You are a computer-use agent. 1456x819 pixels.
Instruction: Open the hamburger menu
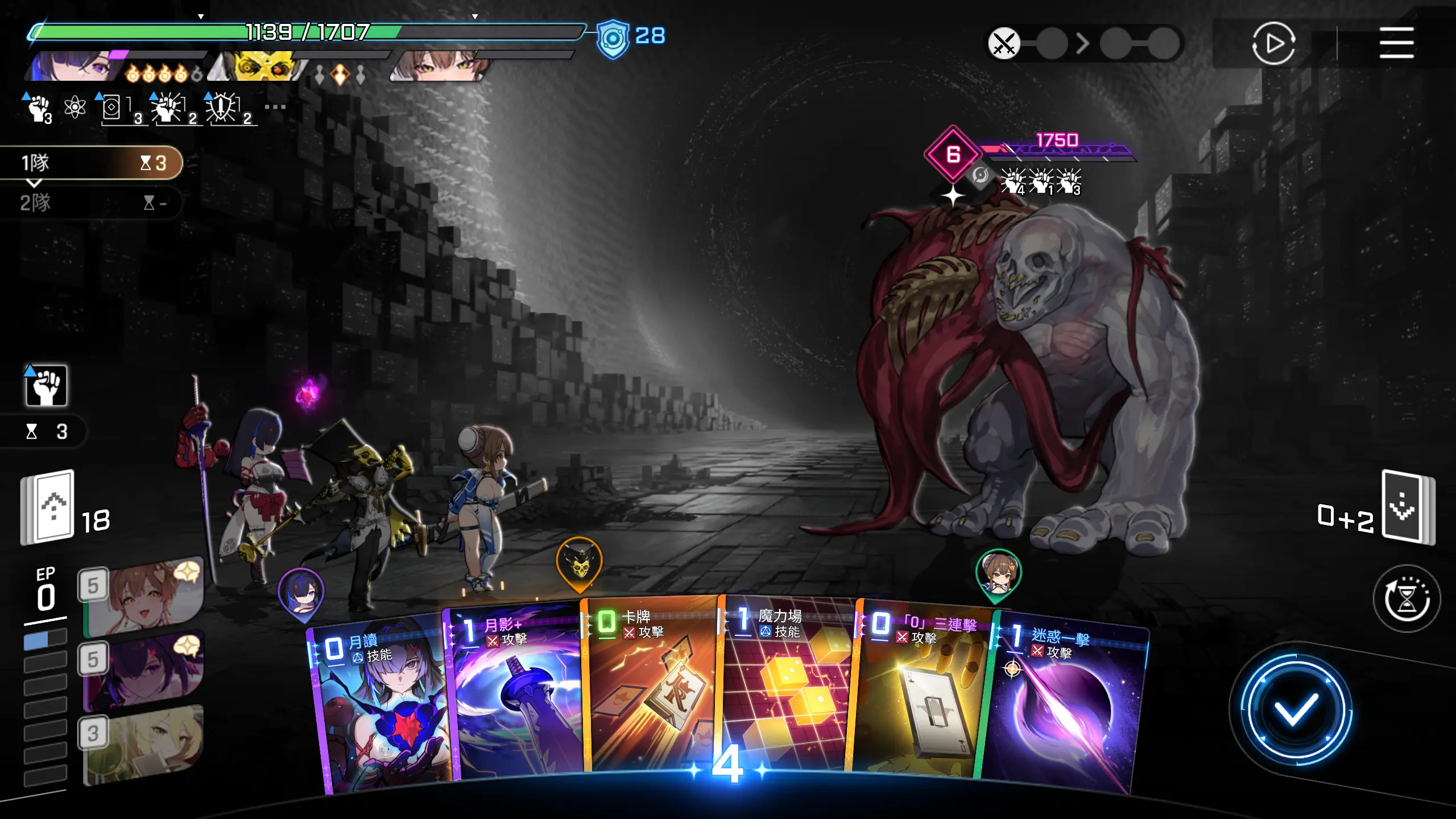(x=1396, y=43)
